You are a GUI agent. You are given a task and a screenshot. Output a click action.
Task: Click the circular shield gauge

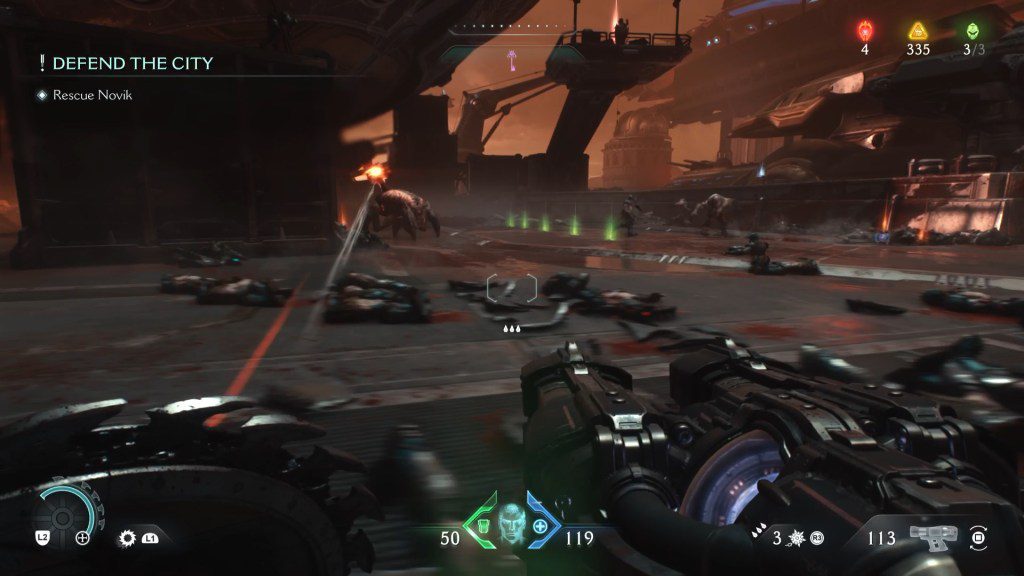coord(67,515)
